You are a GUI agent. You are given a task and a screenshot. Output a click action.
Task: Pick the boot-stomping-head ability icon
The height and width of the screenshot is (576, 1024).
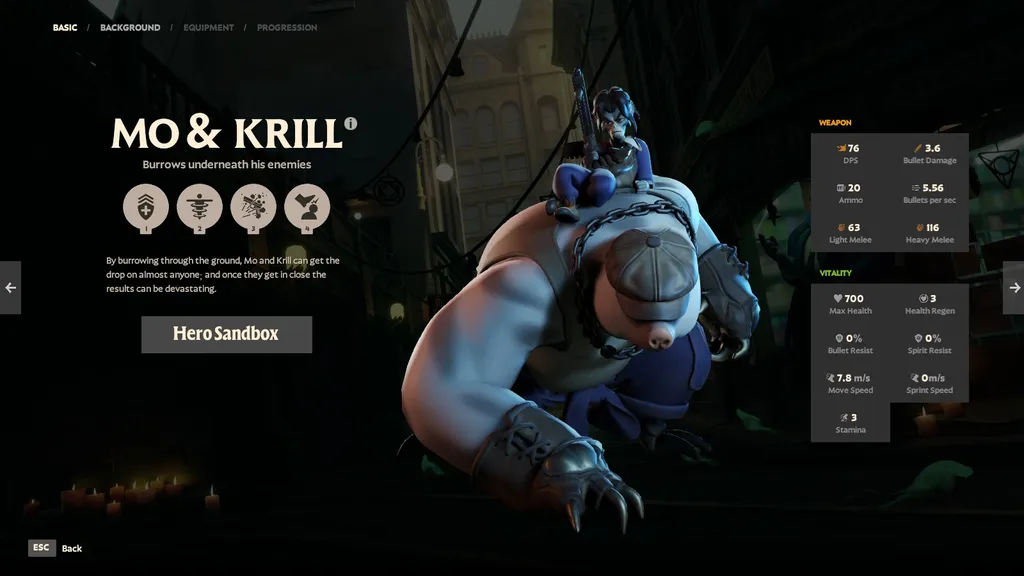307,207
